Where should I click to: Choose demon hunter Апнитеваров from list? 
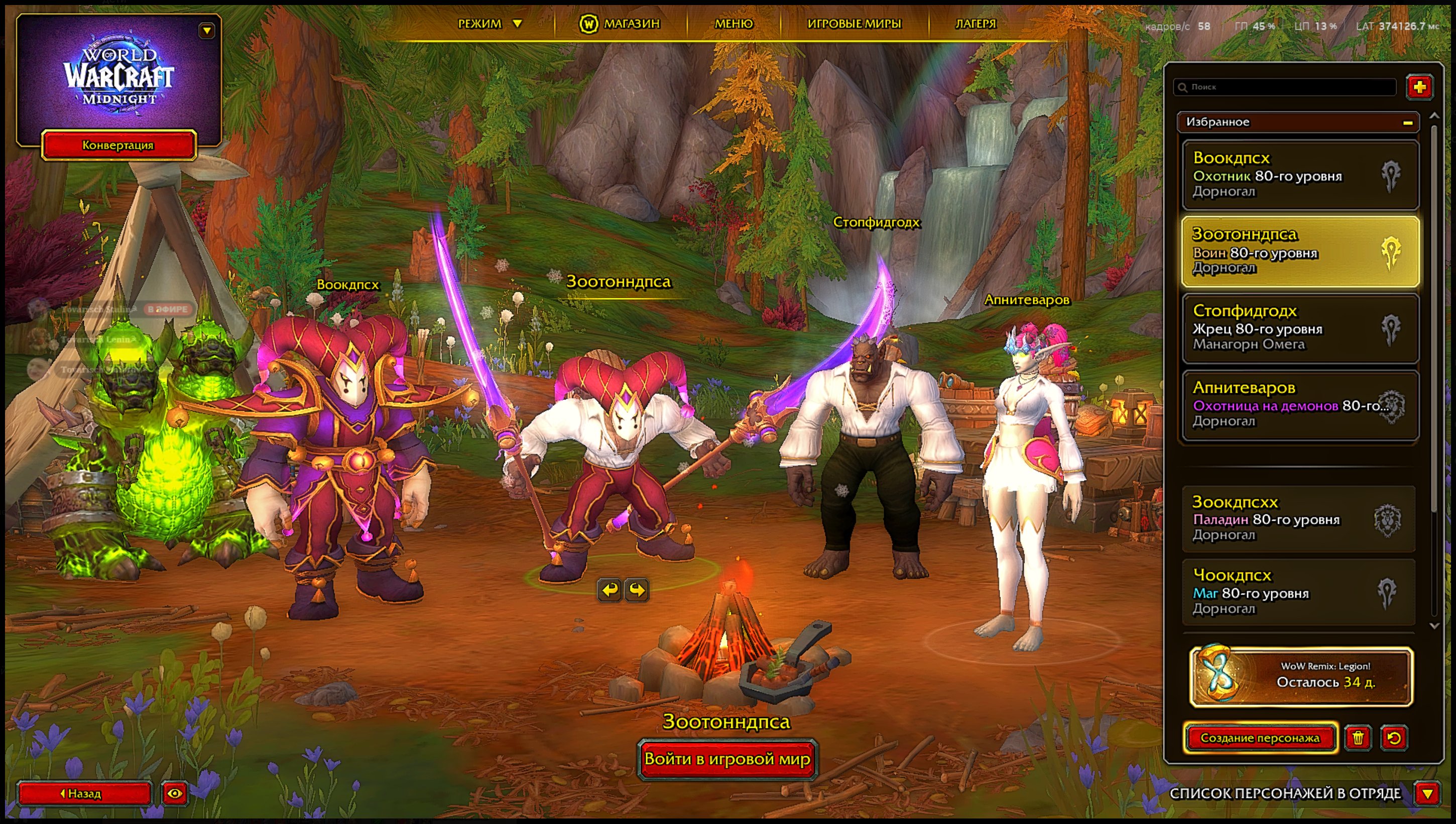tap(1300, 405)
